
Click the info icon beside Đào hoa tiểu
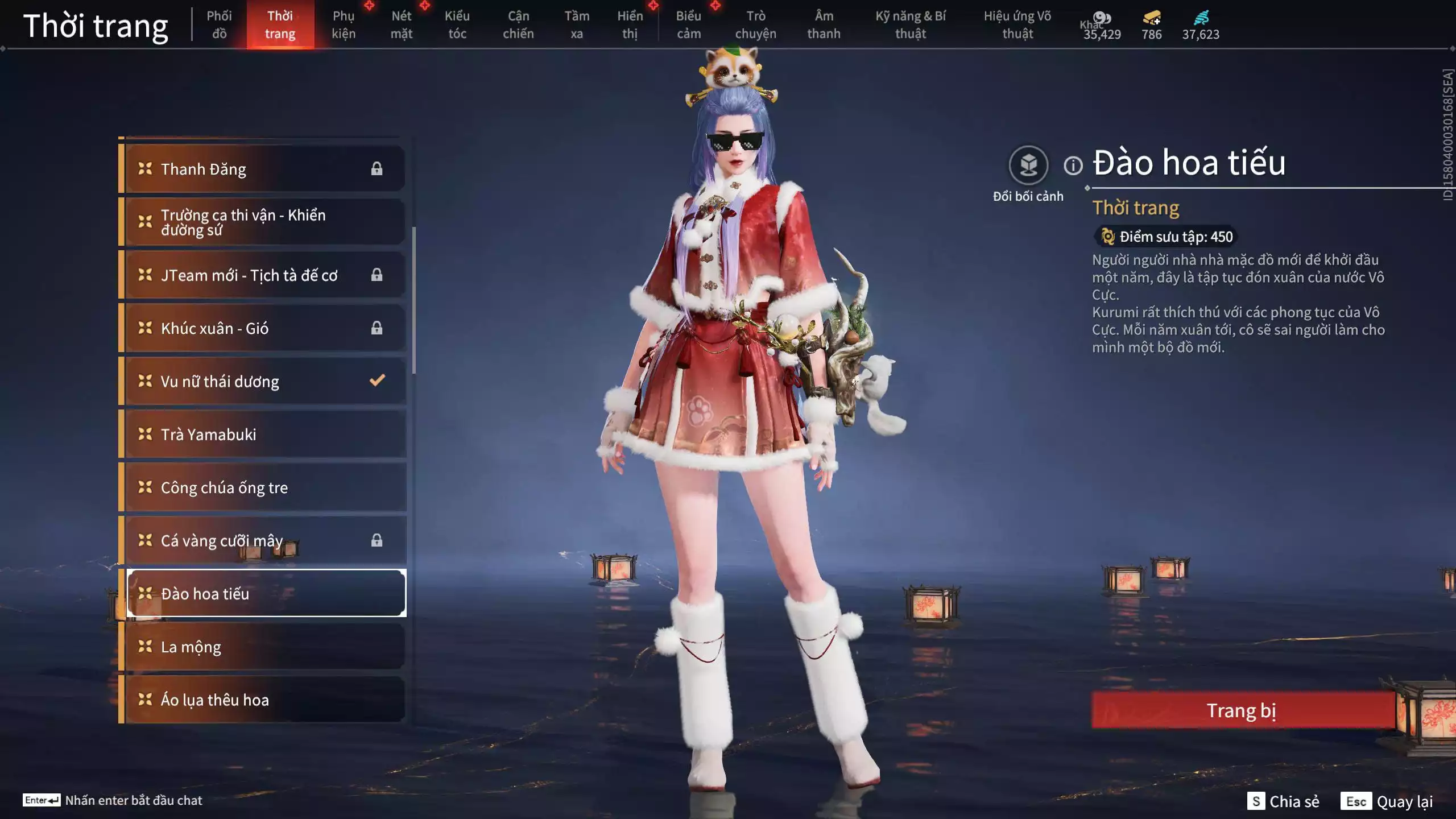pos(1073,166)
